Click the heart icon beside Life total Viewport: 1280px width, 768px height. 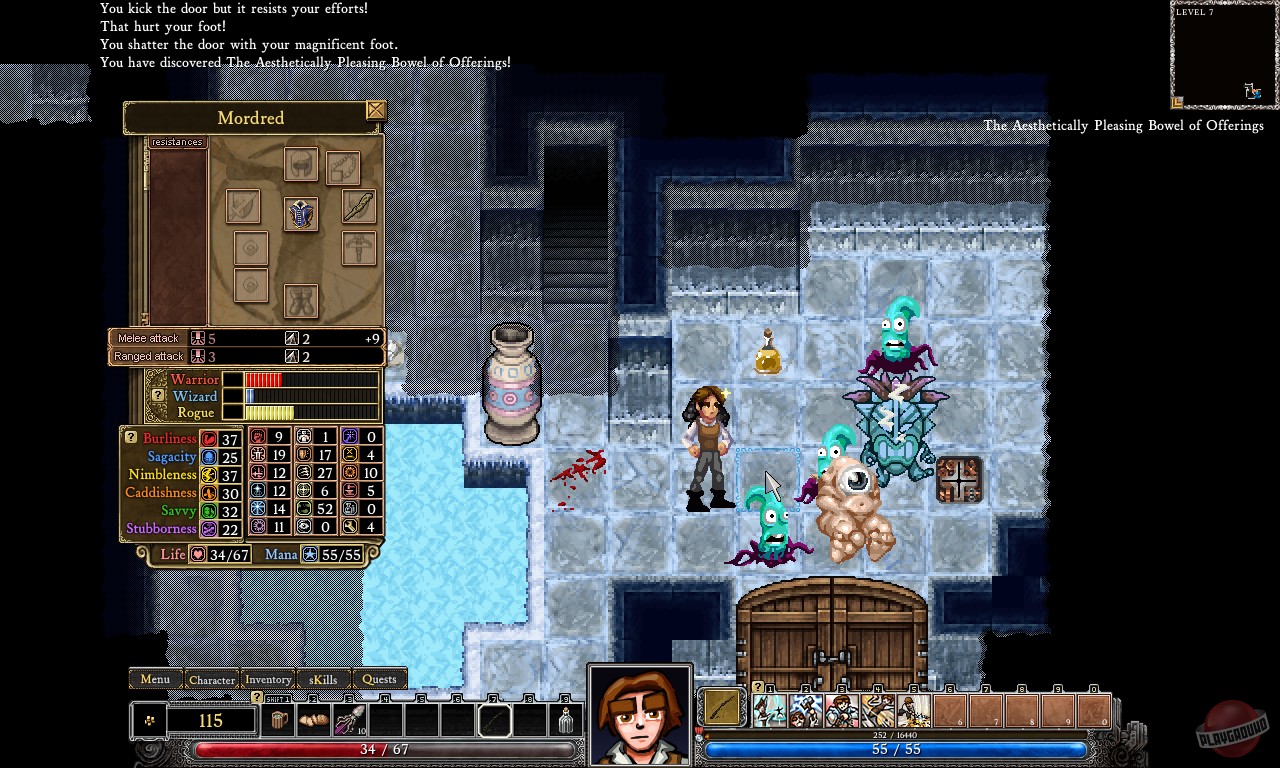pos(200,554)
